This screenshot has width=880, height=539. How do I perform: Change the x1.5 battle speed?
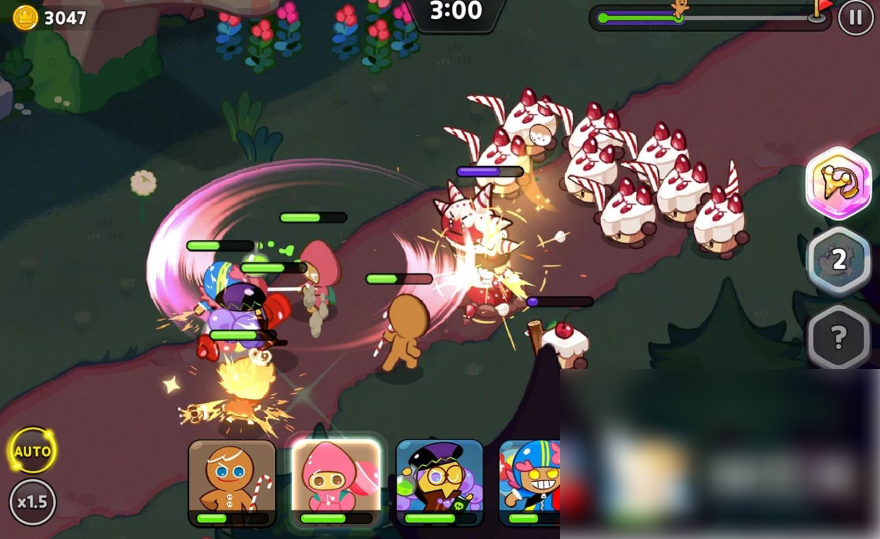pos(32,501)
